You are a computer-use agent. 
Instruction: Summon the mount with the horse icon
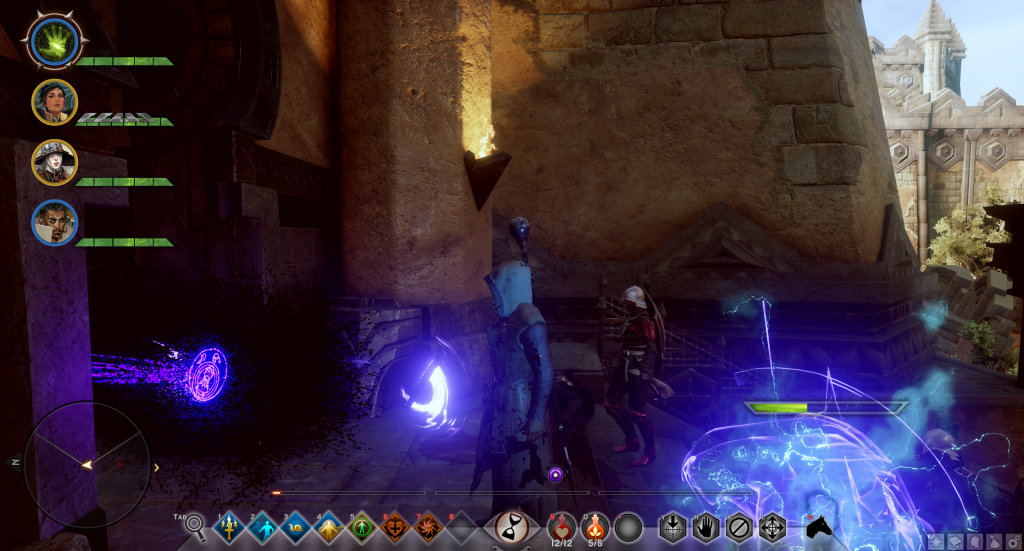point(819,526)
